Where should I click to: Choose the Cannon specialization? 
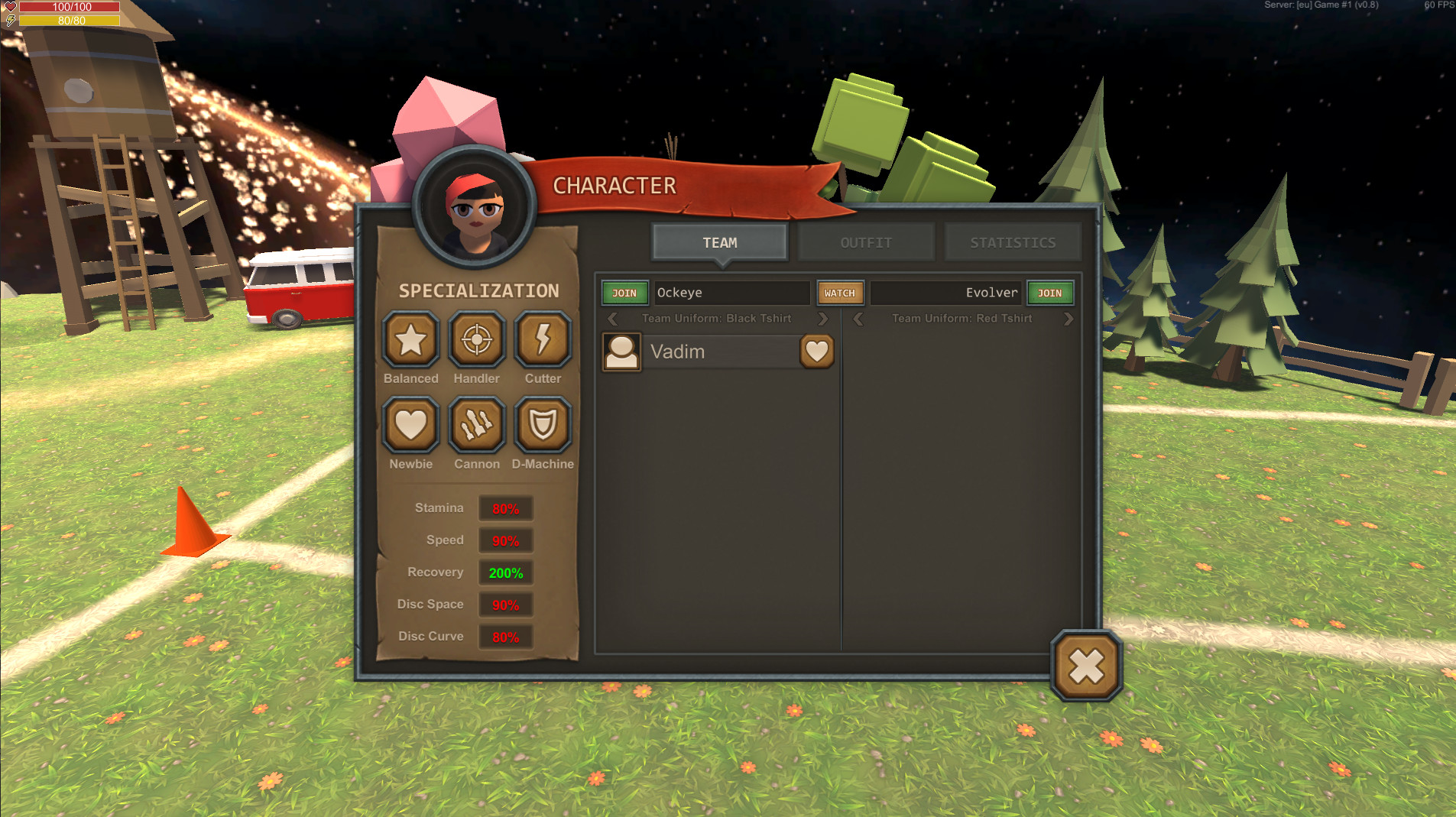[x=477, y=425]
